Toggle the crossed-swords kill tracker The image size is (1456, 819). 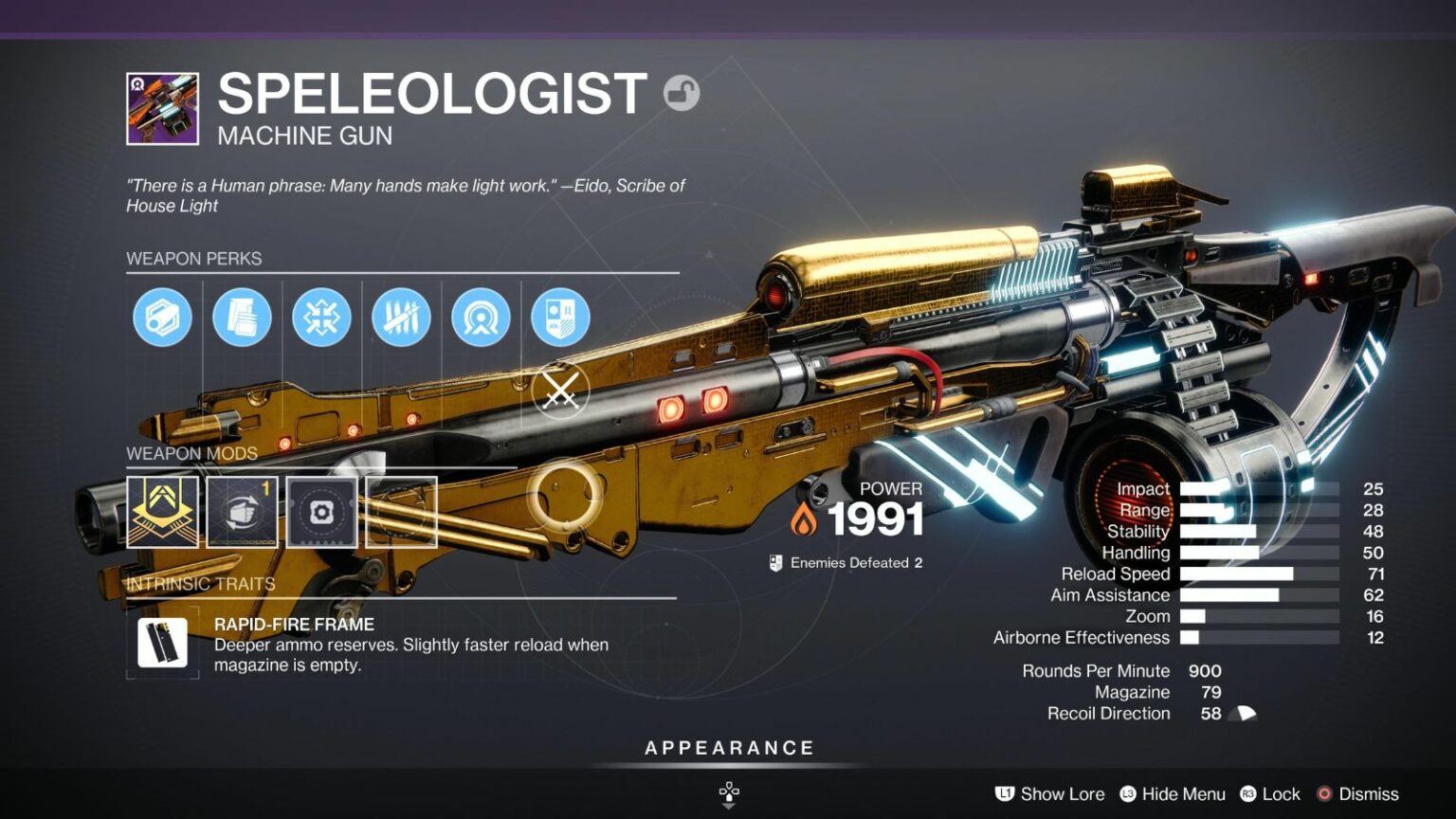click(560, 390)
